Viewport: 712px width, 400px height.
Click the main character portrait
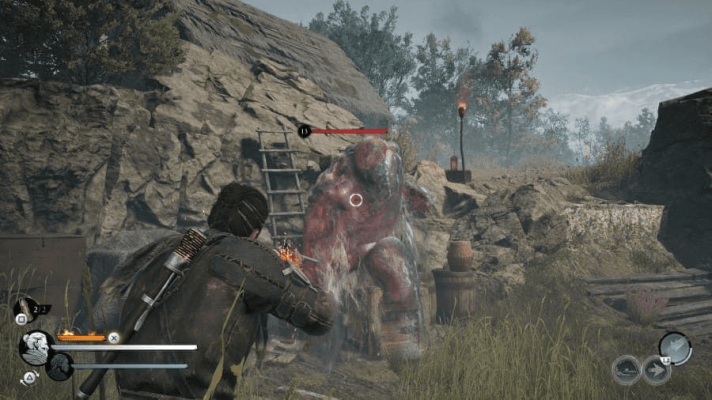point(35,347)
